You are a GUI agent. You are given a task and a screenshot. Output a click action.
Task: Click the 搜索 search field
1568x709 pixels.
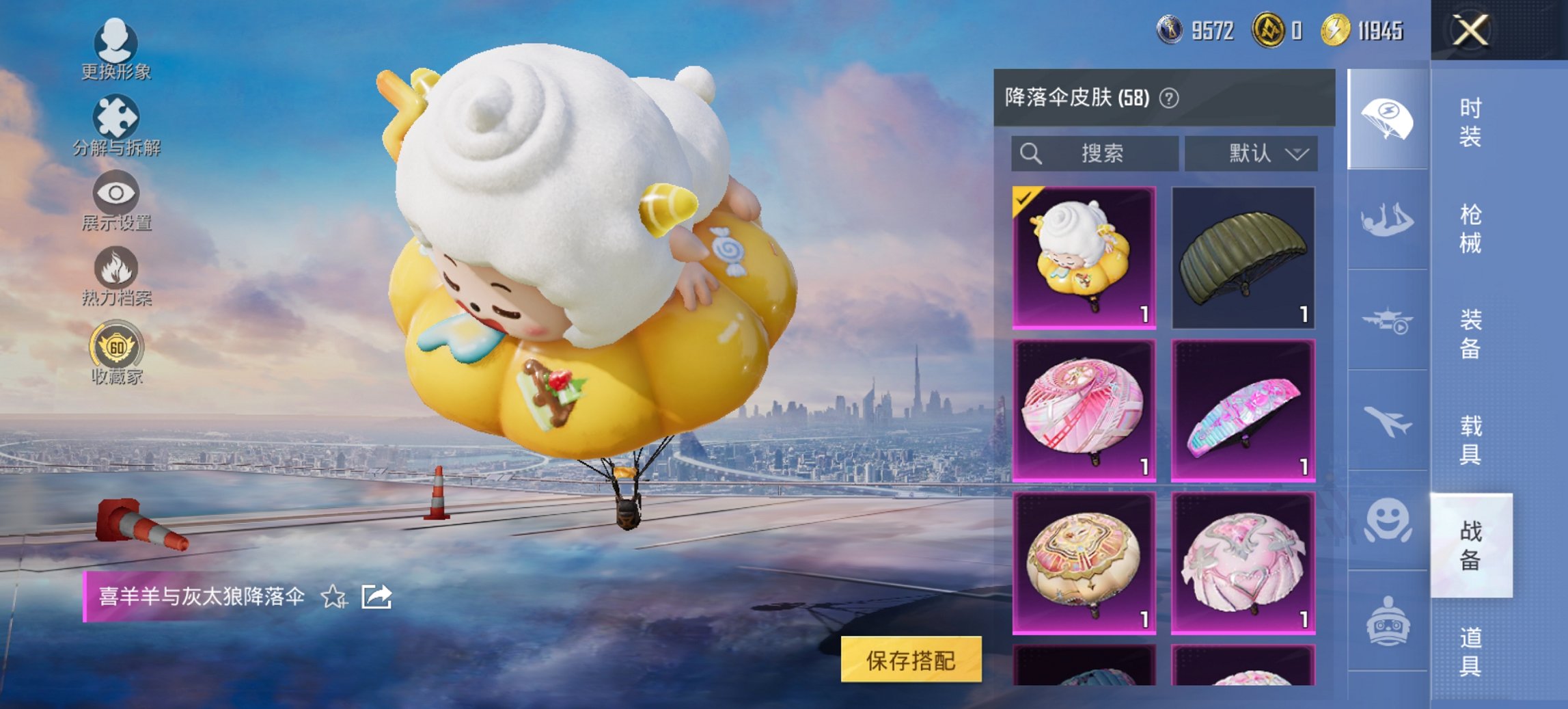click(1093, 154)
